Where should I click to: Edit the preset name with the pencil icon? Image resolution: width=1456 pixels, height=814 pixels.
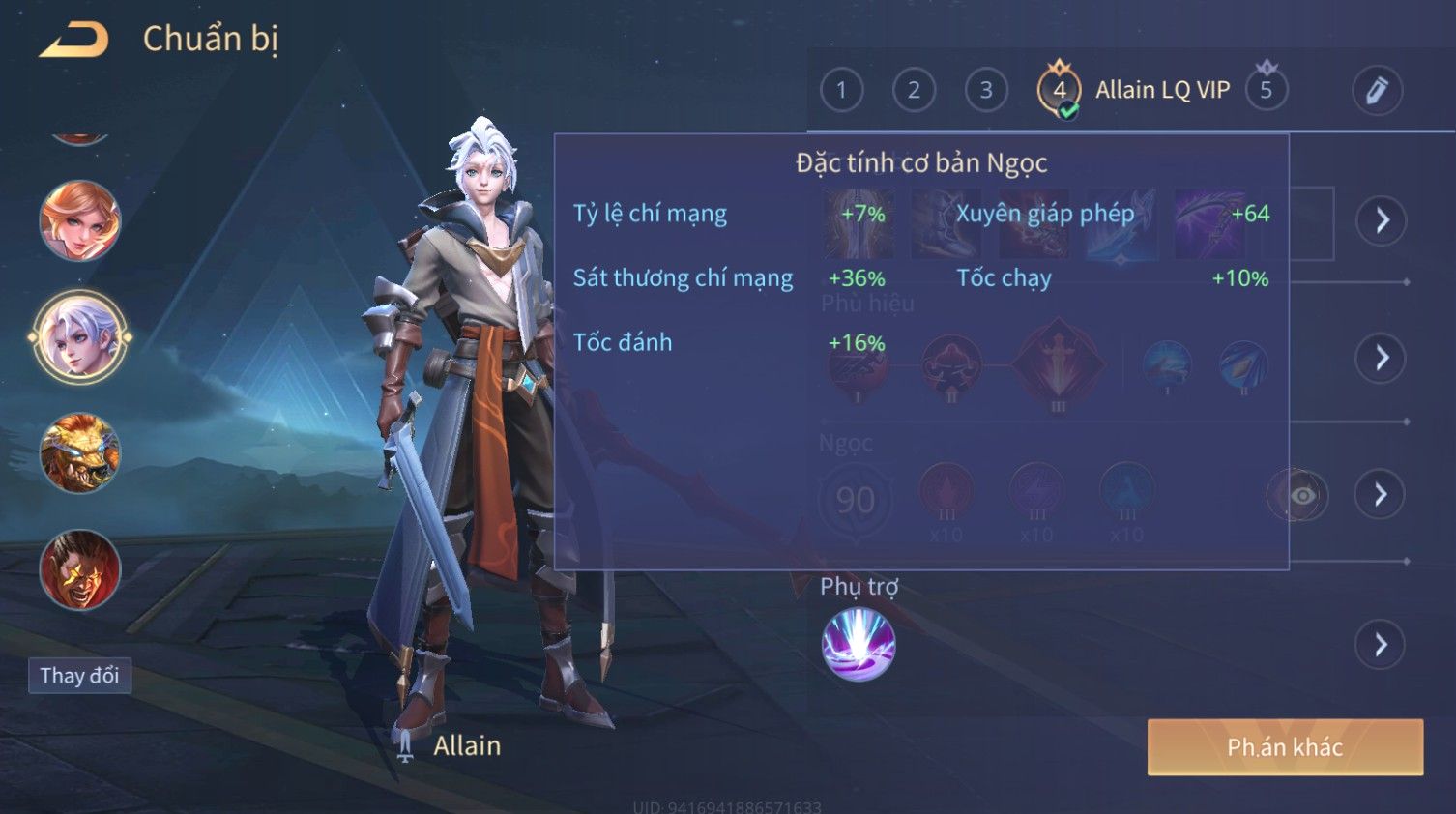[1377, 91]
